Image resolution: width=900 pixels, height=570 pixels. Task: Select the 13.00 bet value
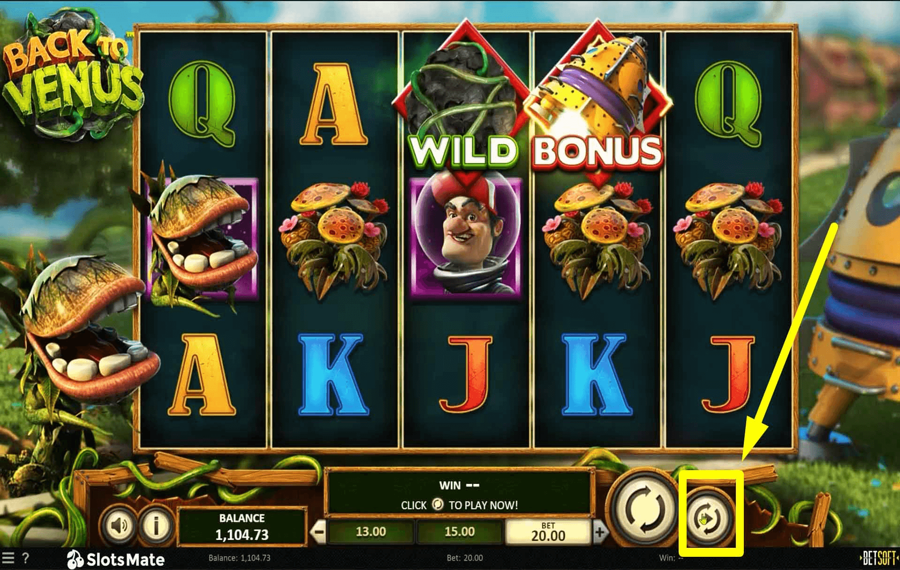coord(371,532)
